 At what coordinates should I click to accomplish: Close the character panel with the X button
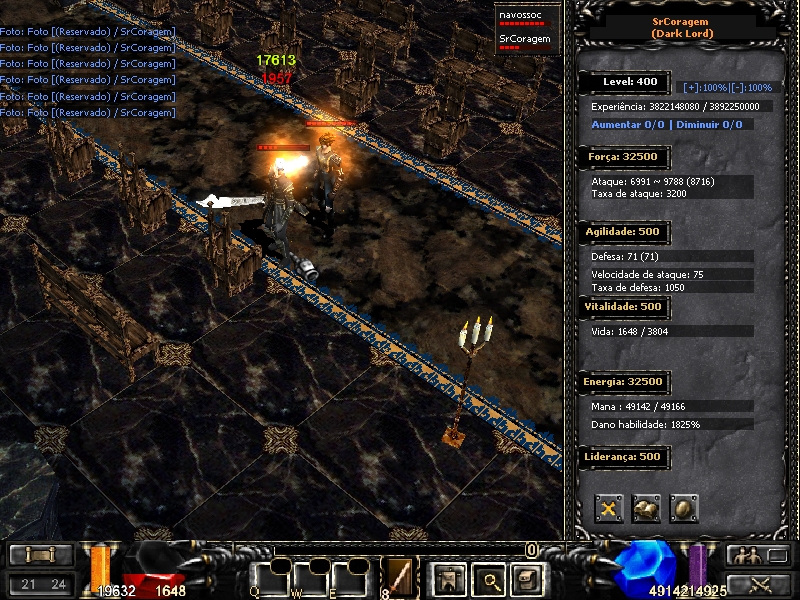pos(609,508)
